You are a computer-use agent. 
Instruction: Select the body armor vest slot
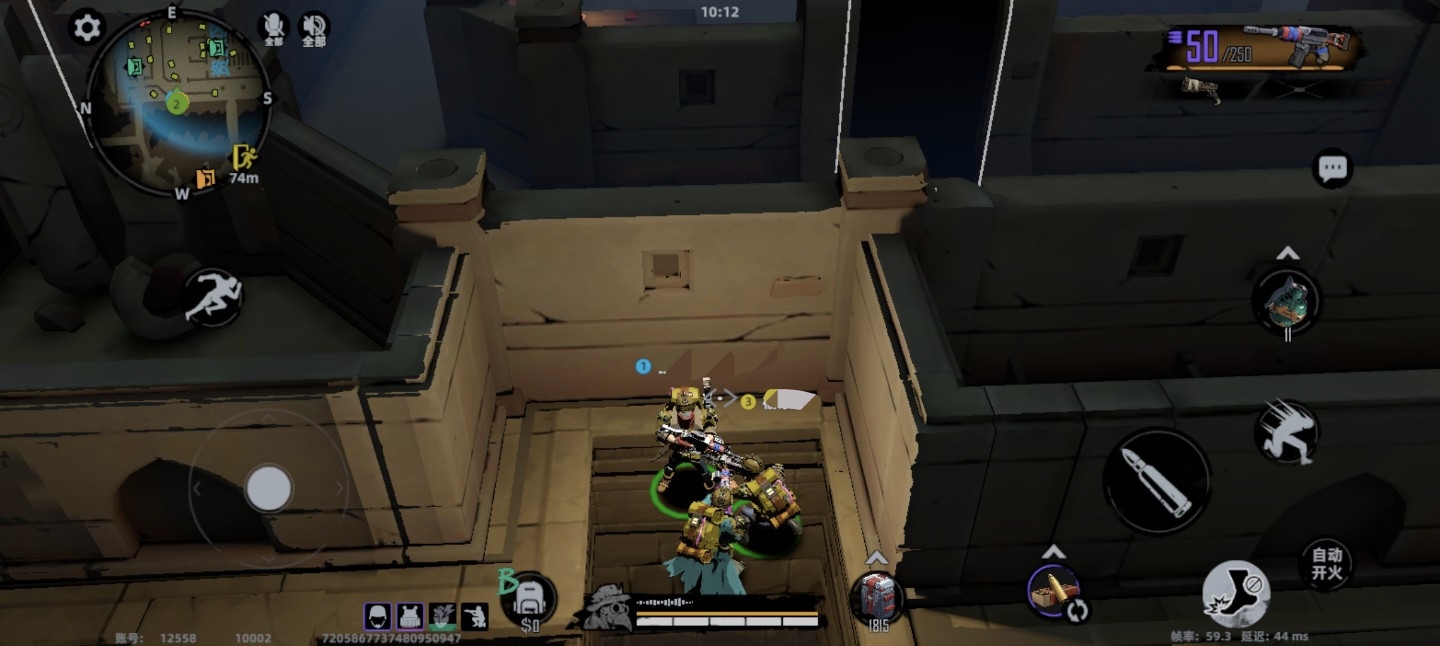pos(409,616)
